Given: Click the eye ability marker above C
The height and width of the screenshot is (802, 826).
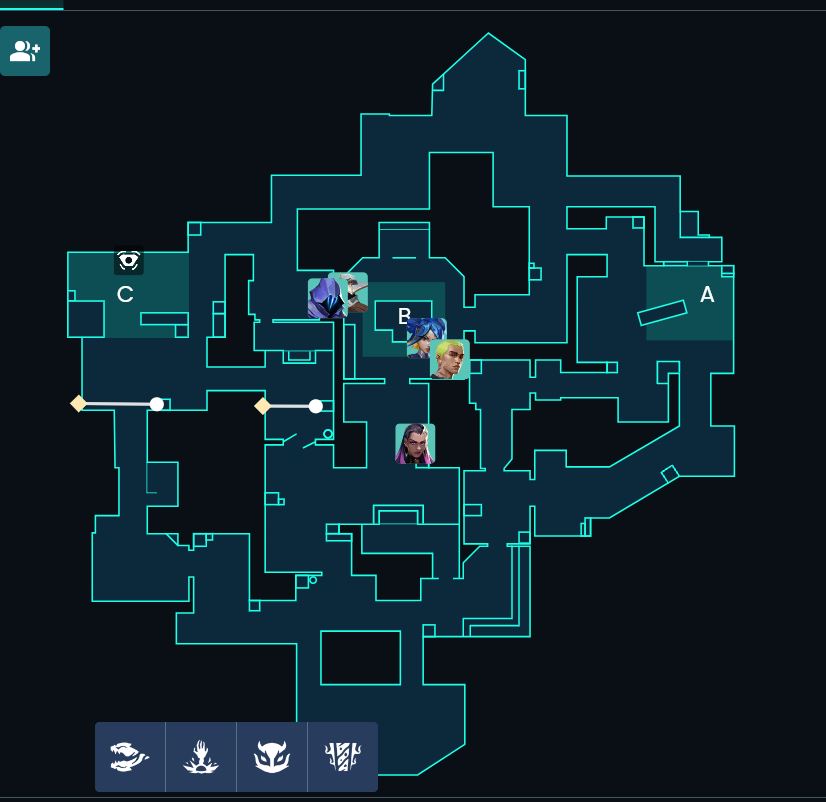Looking at the screenshot, I should 129,261.
